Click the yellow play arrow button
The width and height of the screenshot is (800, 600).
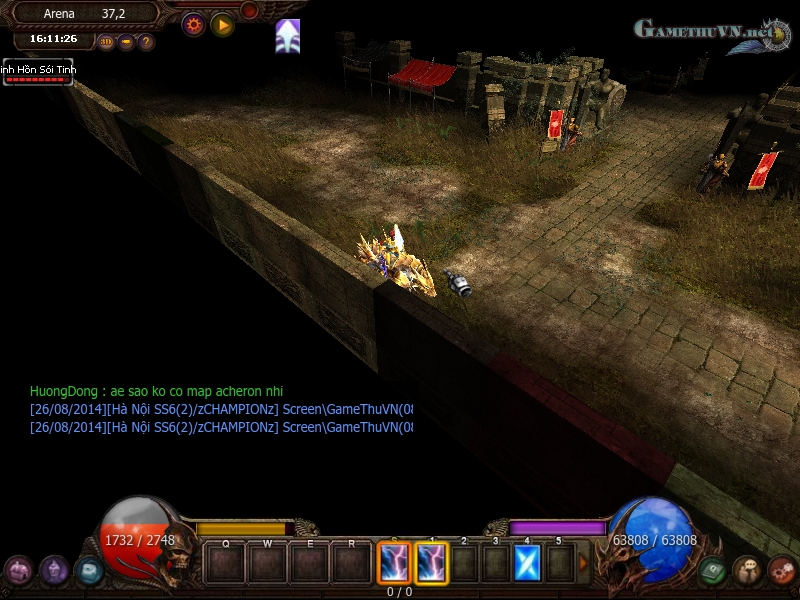pos(222,24)
